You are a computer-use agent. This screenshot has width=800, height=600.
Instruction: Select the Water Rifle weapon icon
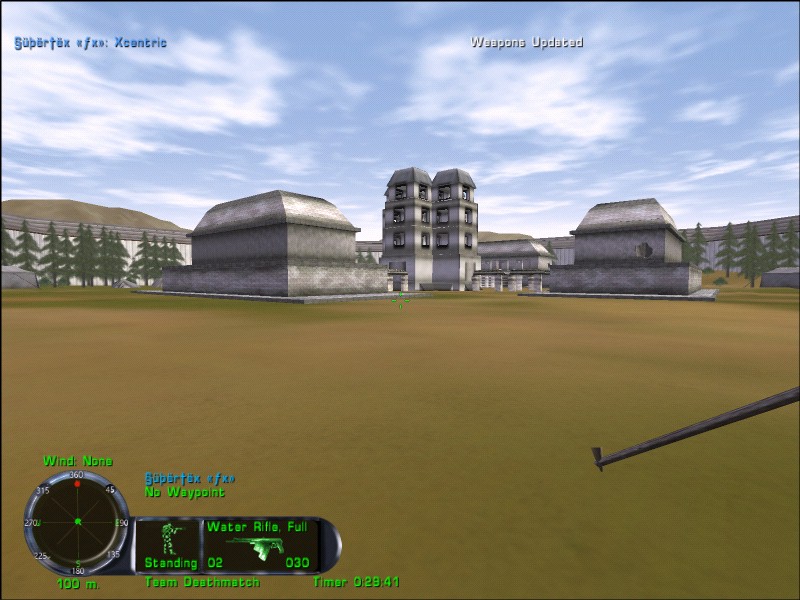click(256, 547)
